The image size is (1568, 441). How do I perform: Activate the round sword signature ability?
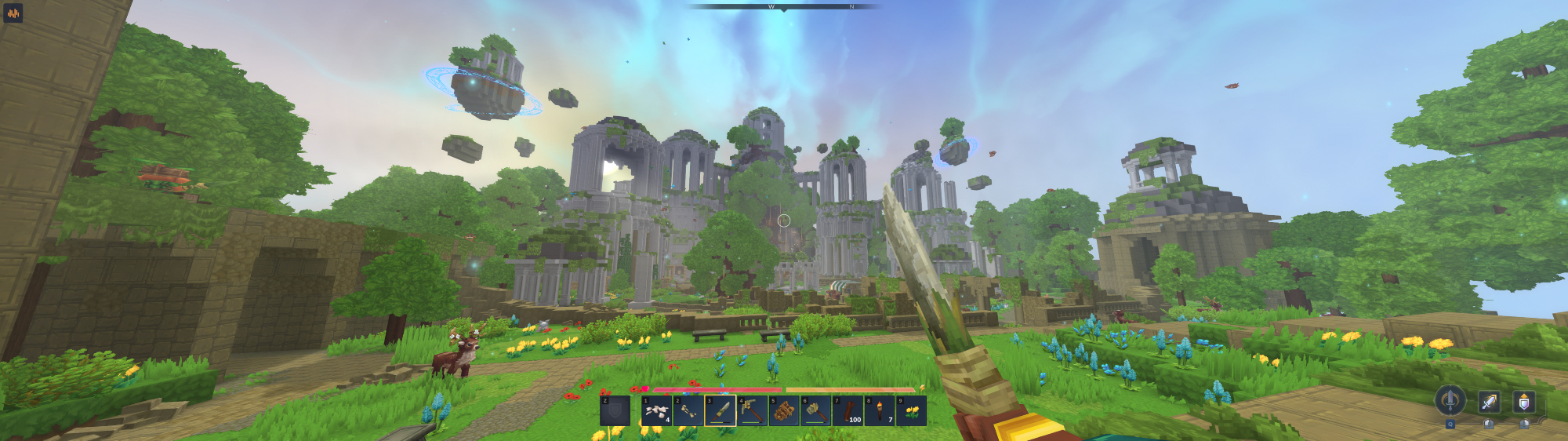1450,400
